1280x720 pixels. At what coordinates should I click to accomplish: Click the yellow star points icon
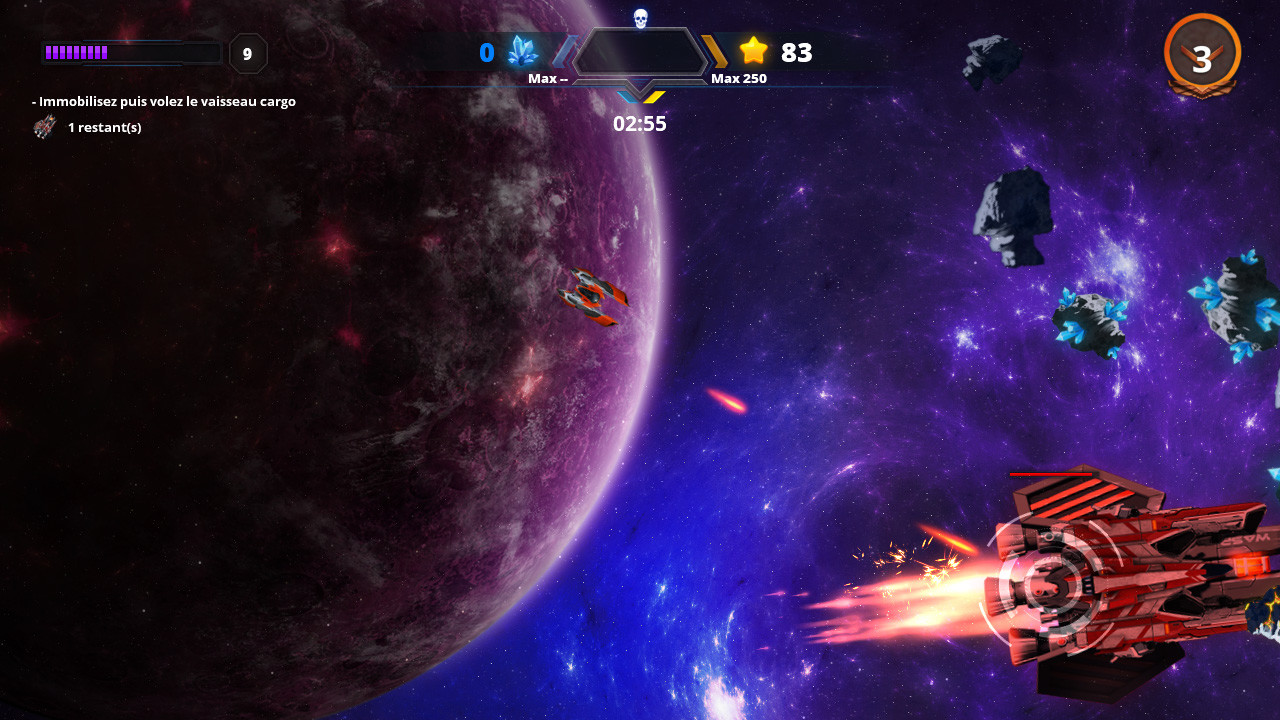(x=755, y=52)
